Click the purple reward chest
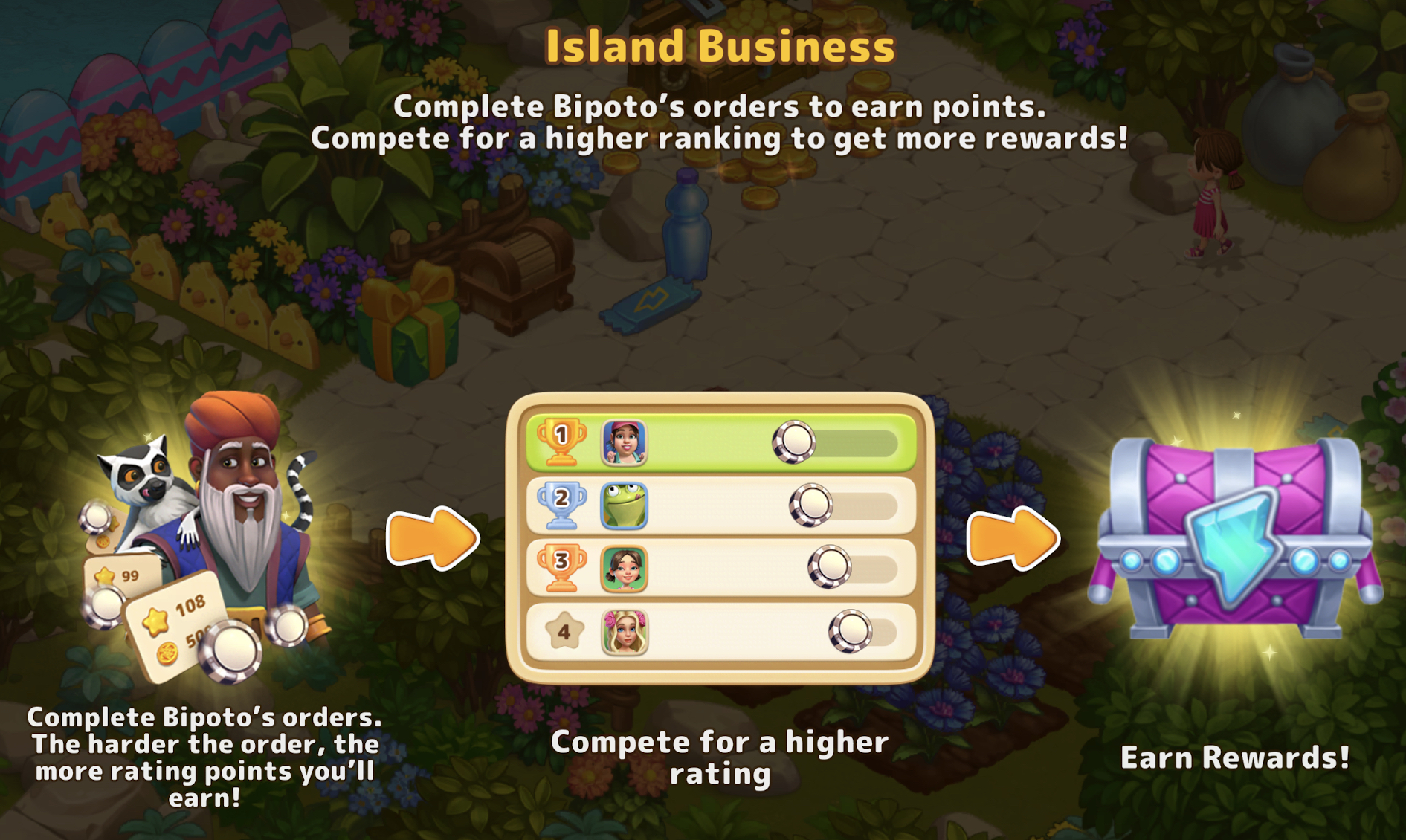Screen dimensions: 1406x840 pyautogui.click(x=1234, y=539)
